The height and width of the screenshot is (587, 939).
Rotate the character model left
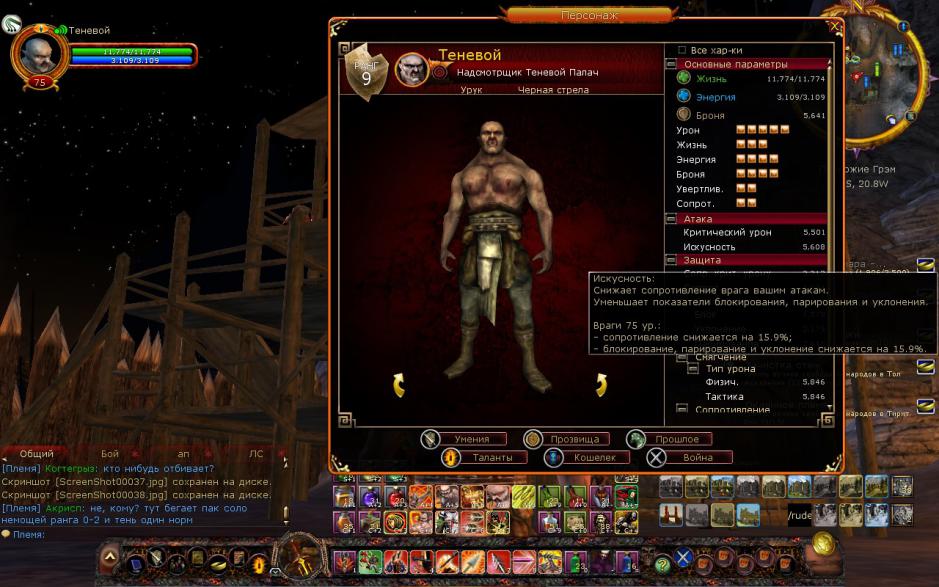pos(398,384)
